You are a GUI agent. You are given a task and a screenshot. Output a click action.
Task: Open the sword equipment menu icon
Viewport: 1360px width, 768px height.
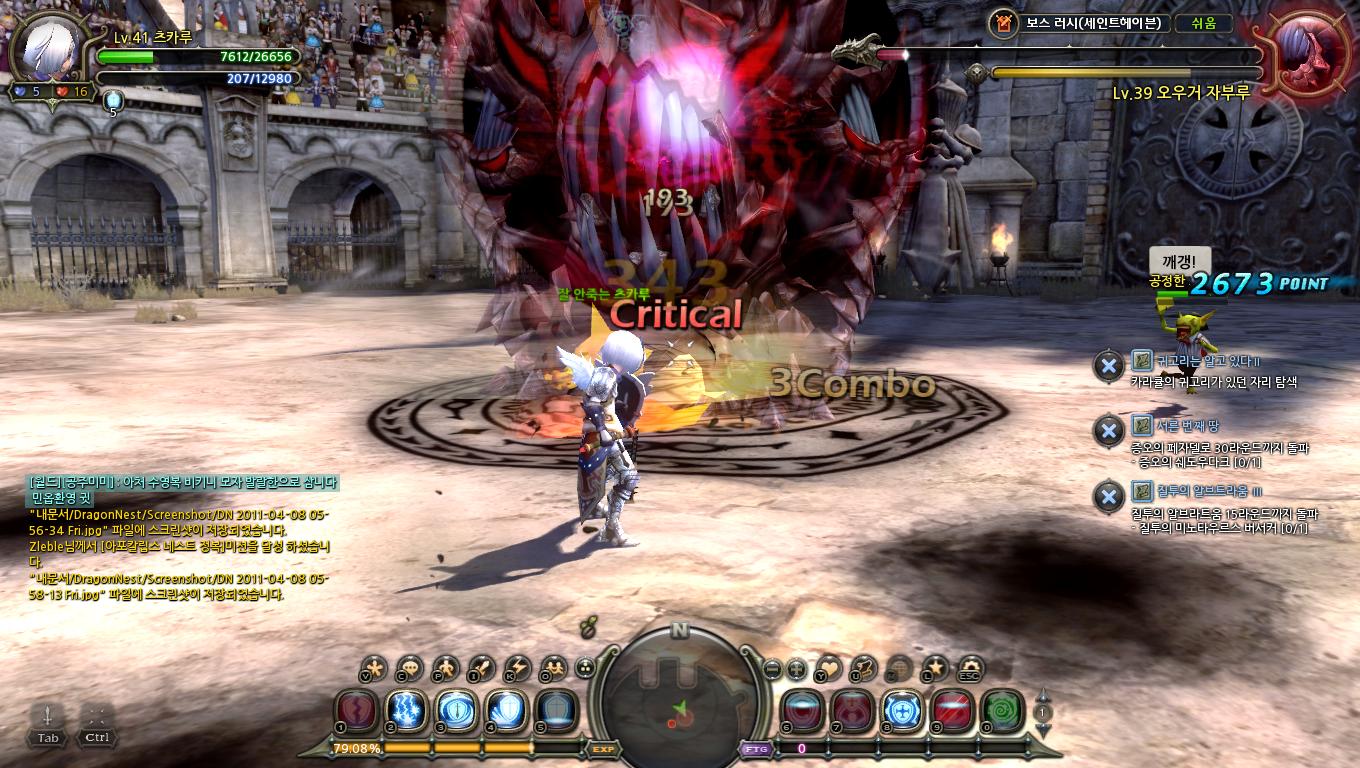(x=482, y=668)
